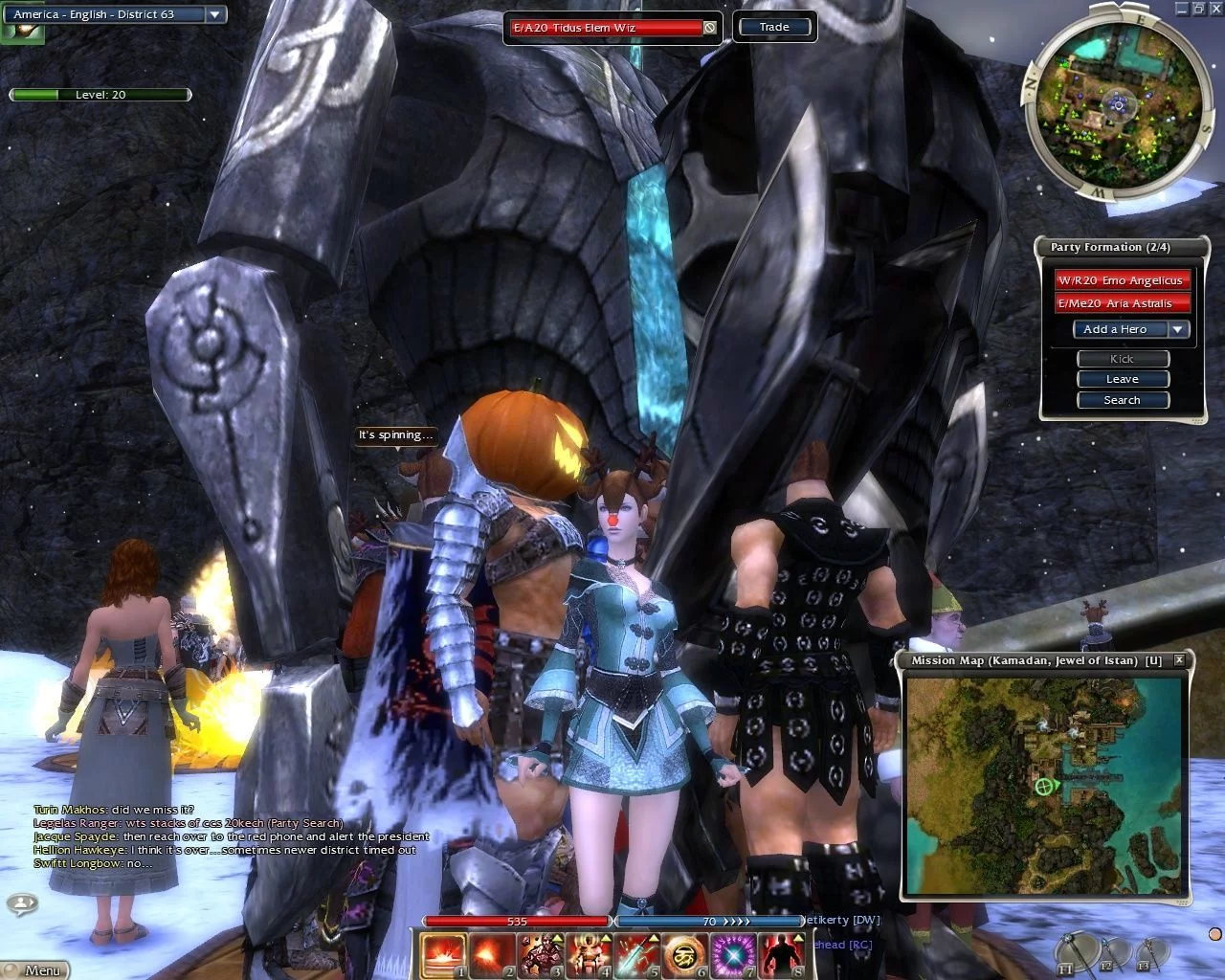Image resolution: width=1225 pixels, height=980 pixels.
Task: Activate the golden glyph skill in slot 6
Action: (x=684, y=954)
